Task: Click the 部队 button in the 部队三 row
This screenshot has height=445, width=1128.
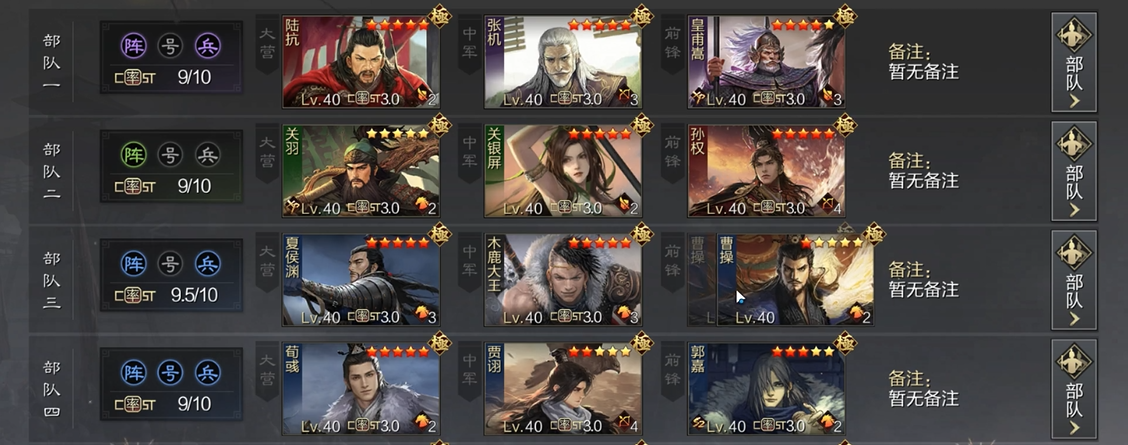Action: coord(1074,280)
